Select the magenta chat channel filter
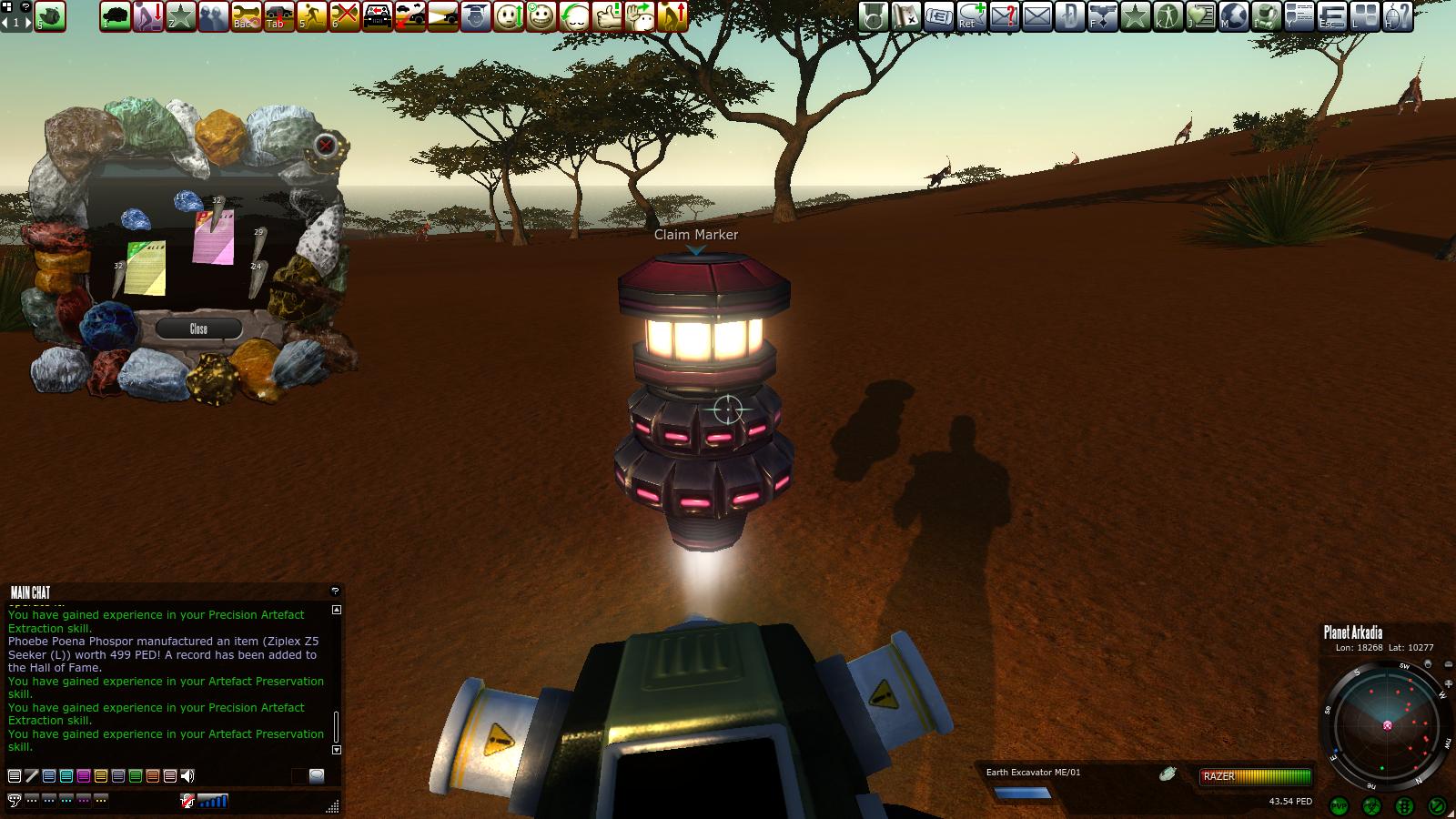 (84, 776)
